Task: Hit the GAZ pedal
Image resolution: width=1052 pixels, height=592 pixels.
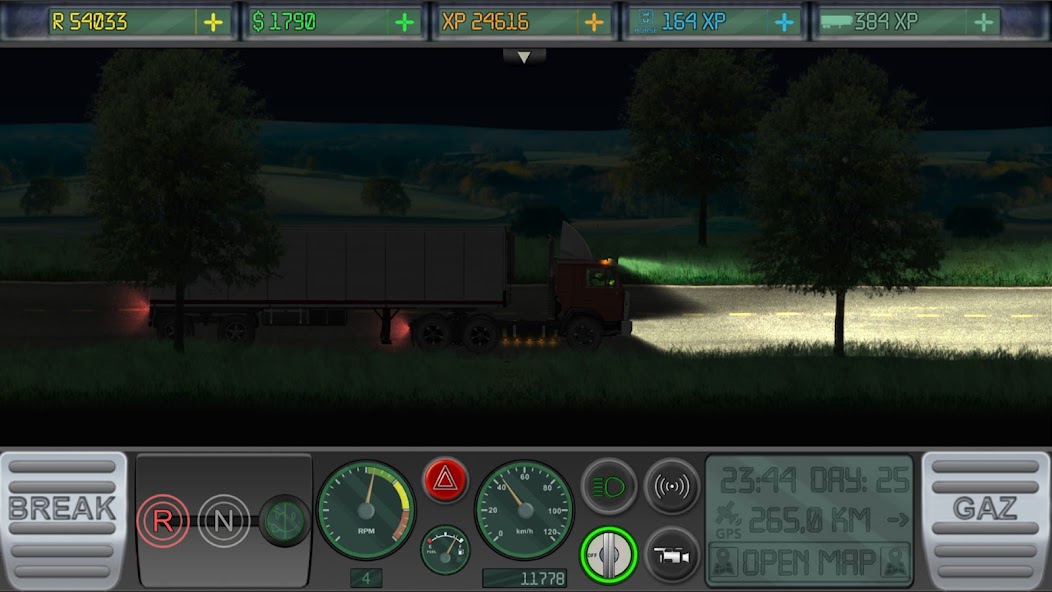Action: click(x=985, y=518)
